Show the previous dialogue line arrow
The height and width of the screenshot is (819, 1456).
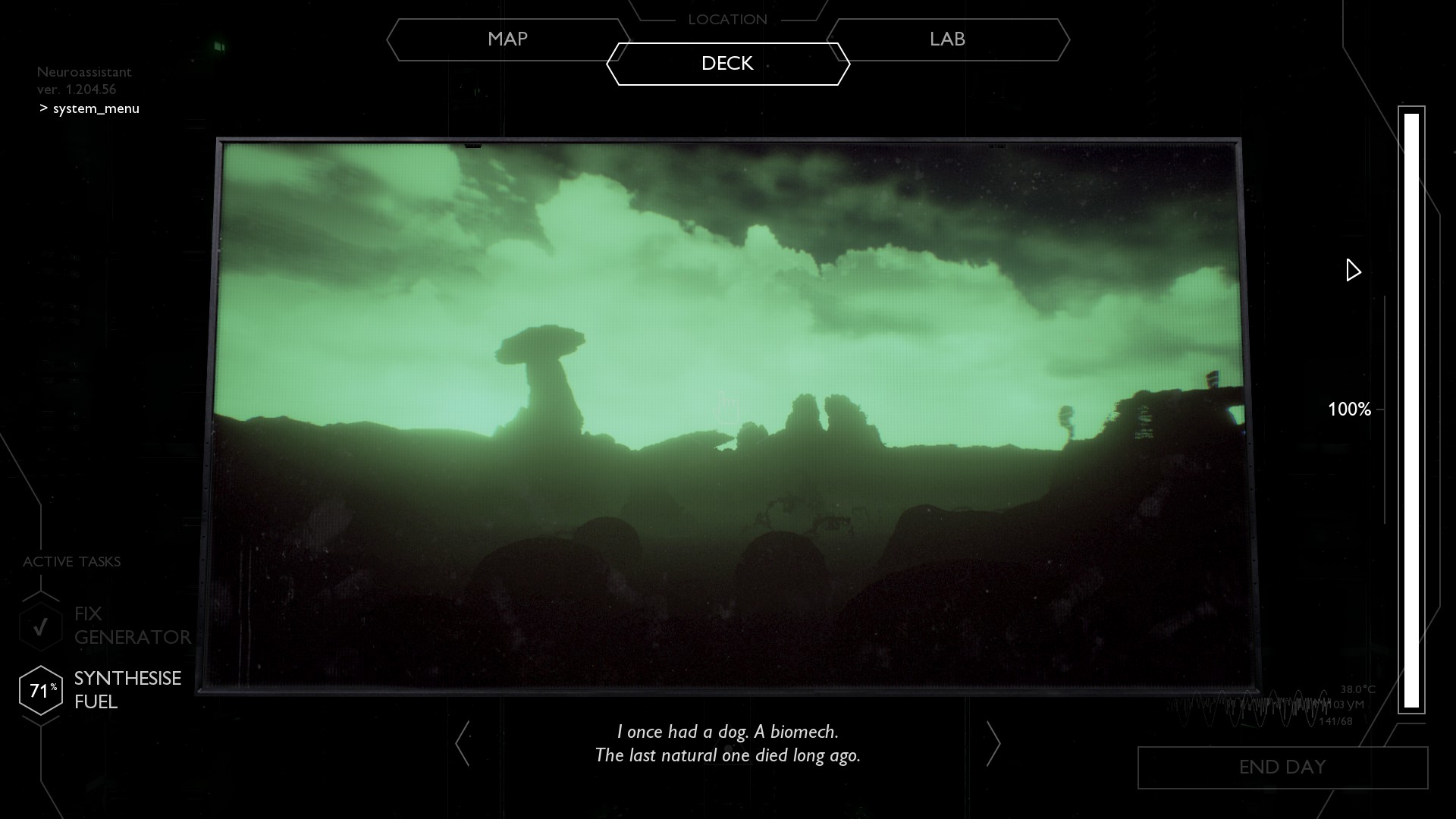click(463, 743)
